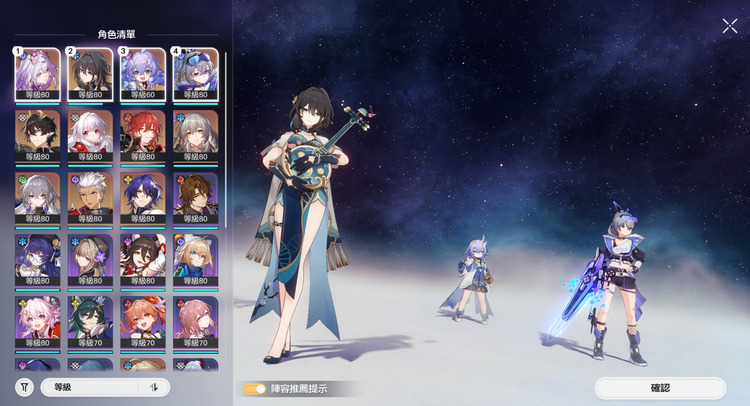Screen dimensions: 750x406
Task: Choose the orange-haired level 70 character portrait
Action: click(143, 321)
